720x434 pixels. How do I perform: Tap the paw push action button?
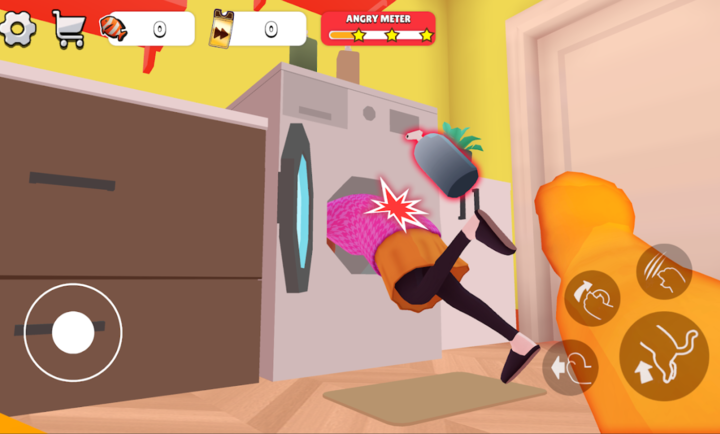(570, 367)
